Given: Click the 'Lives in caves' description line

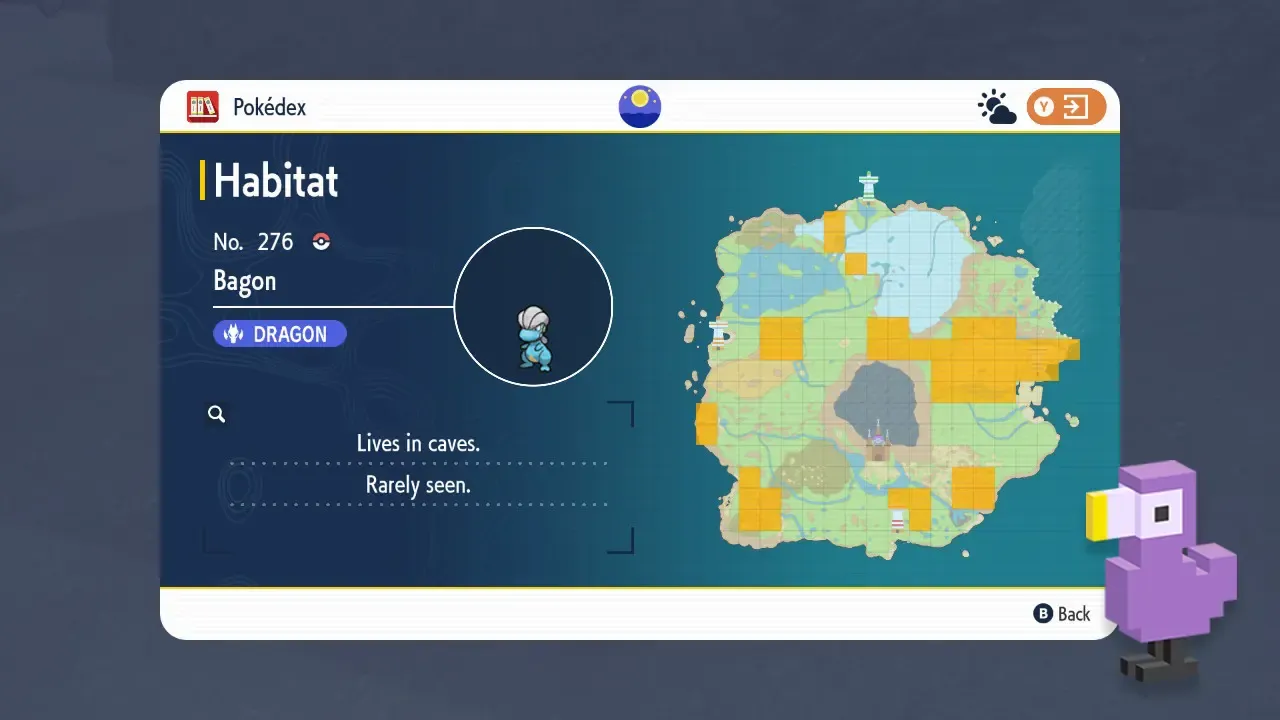Looking at the screenshot, I should pyautogui.click(x=418, y=443).
